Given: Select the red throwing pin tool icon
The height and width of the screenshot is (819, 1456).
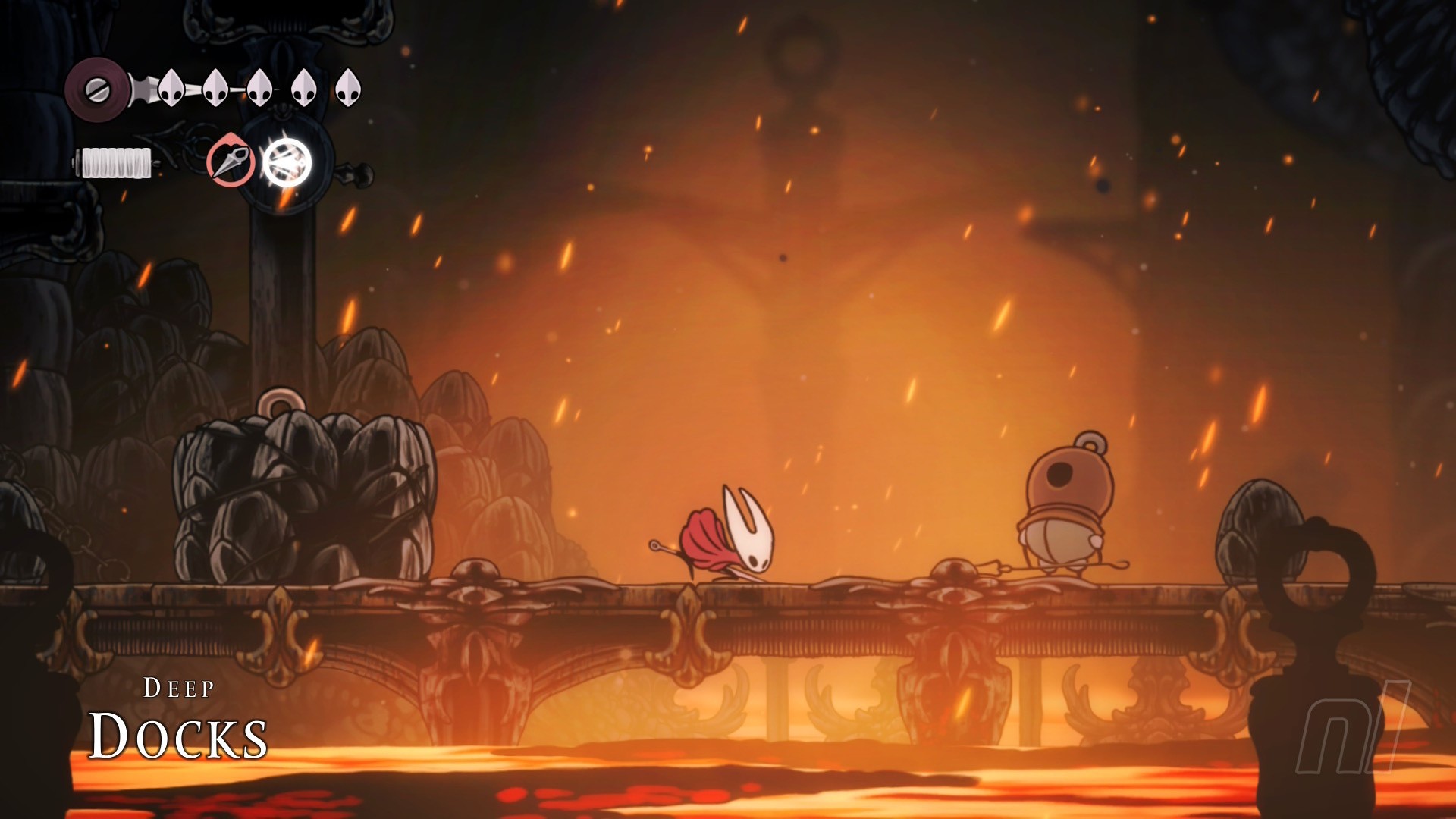Looking at the screenshot, I should [x=231, y=161].
